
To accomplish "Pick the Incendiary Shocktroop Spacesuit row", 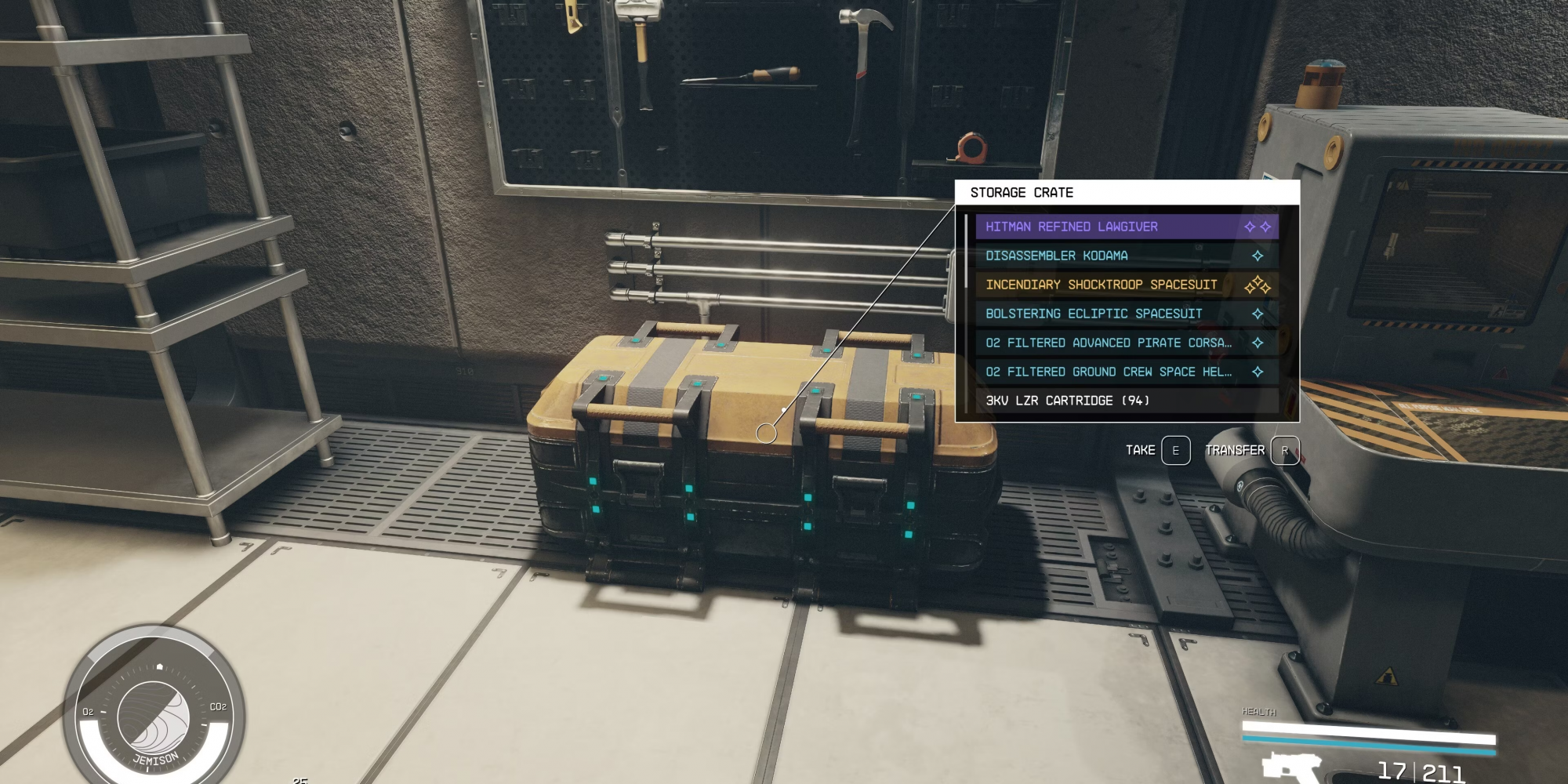I will tap(1126, 285).
